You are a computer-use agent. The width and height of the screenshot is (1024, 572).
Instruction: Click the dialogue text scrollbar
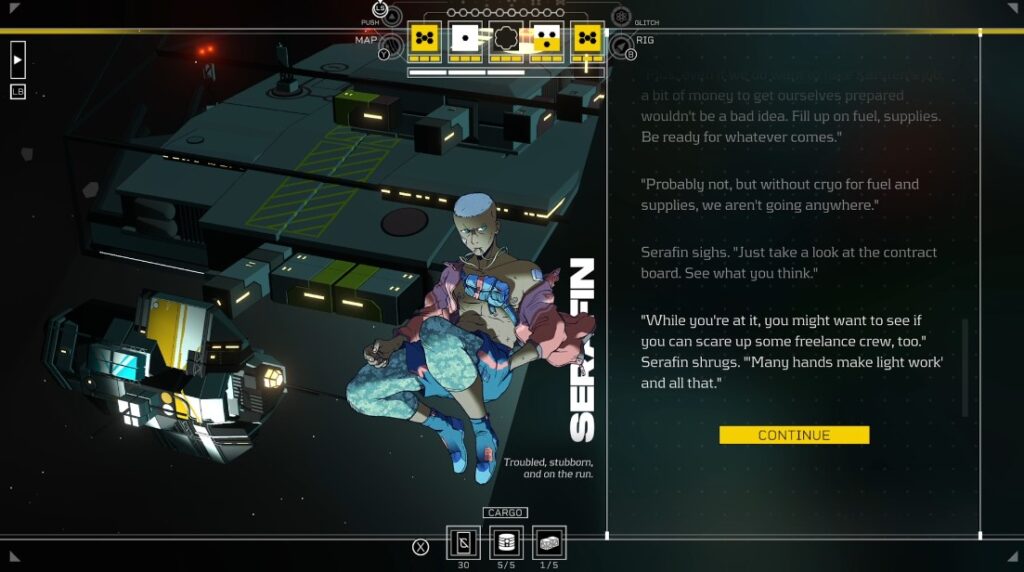965,367
